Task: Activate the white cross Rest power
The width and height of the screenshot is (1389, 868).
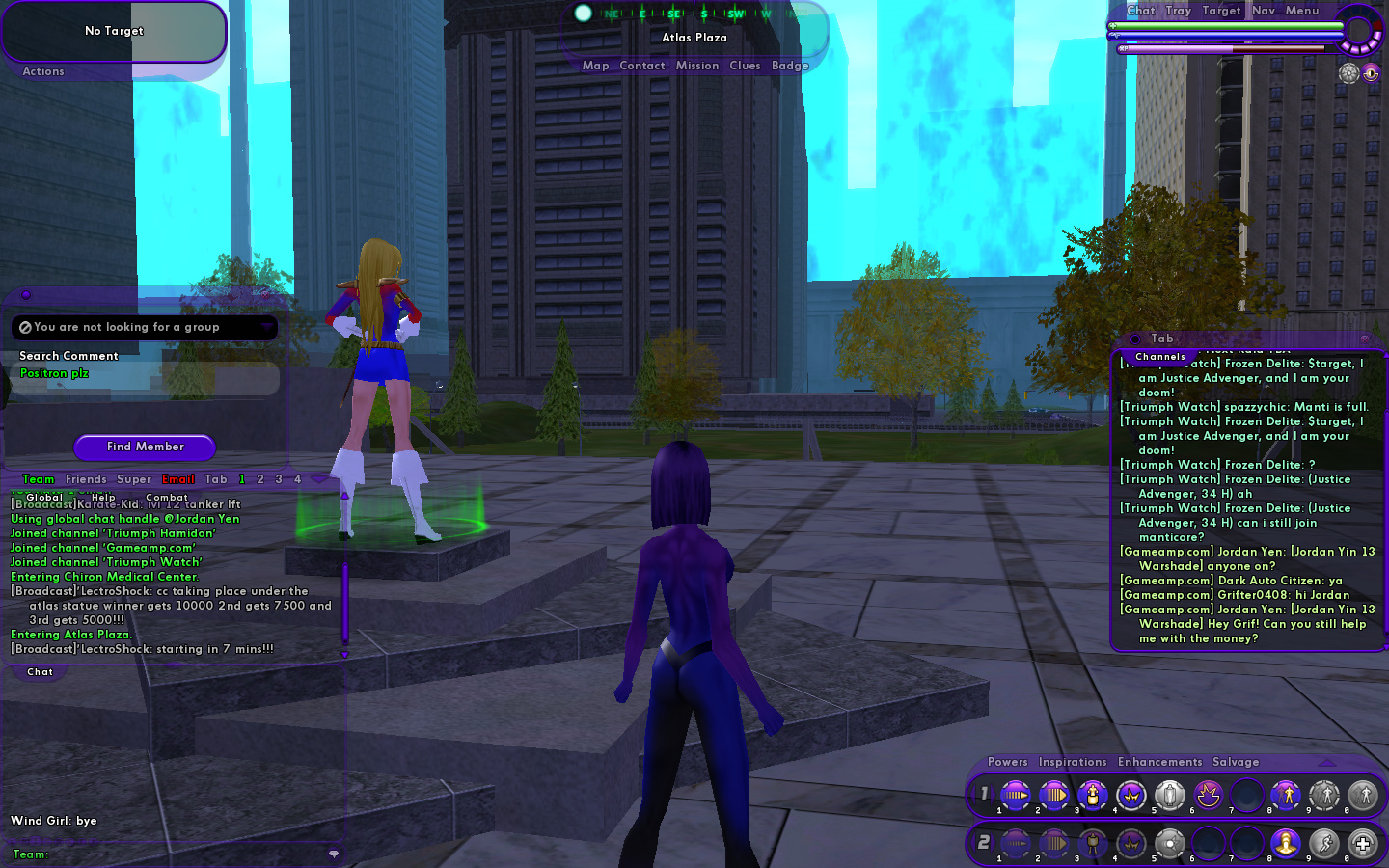Action: coord(1362,843)
